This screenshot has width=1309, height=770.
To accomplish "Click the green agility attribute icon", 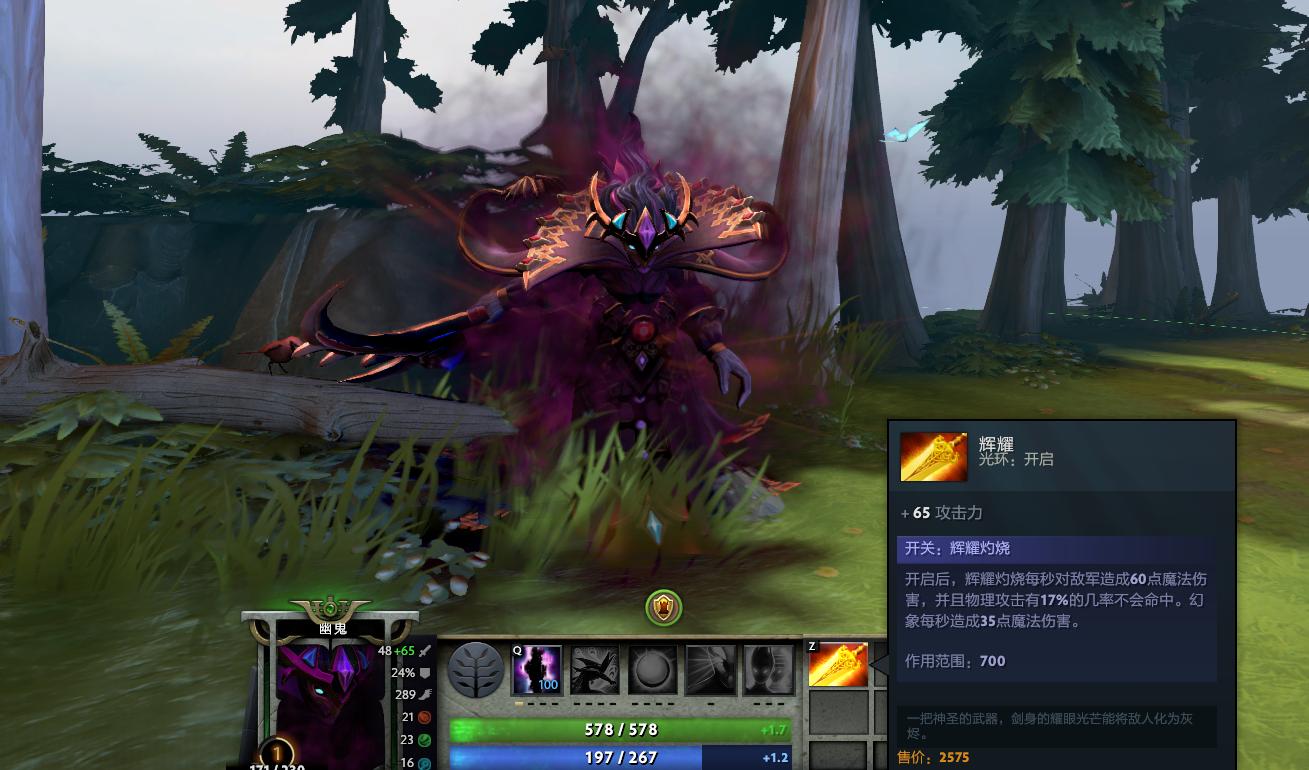I will [423, 739].
